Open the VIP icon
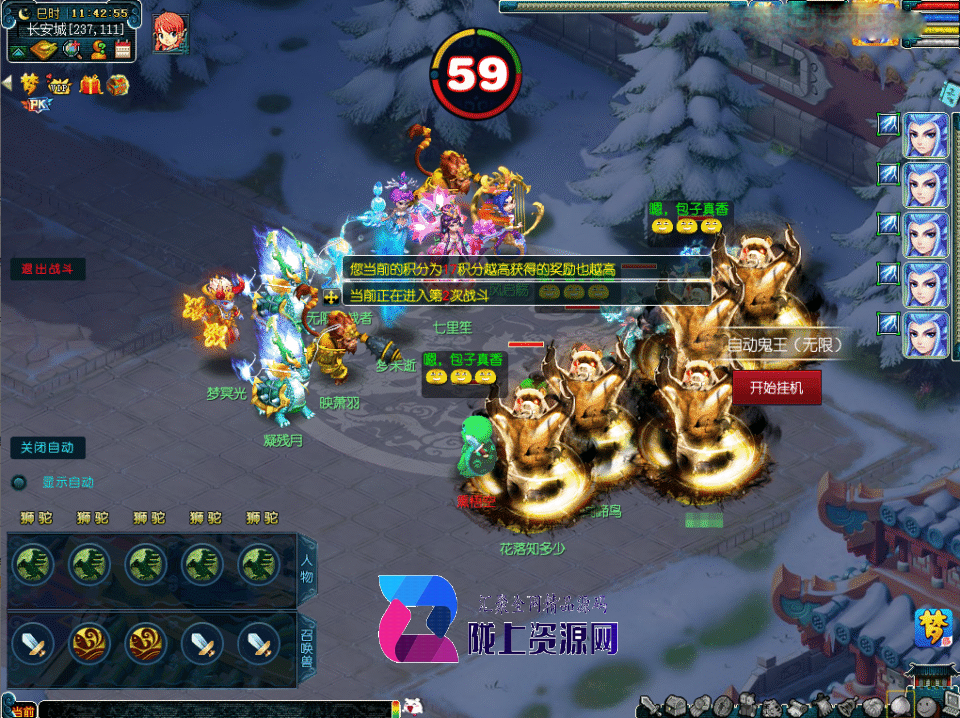The height and width of the screenshot is (718, 960). click(x=62, y=85)
